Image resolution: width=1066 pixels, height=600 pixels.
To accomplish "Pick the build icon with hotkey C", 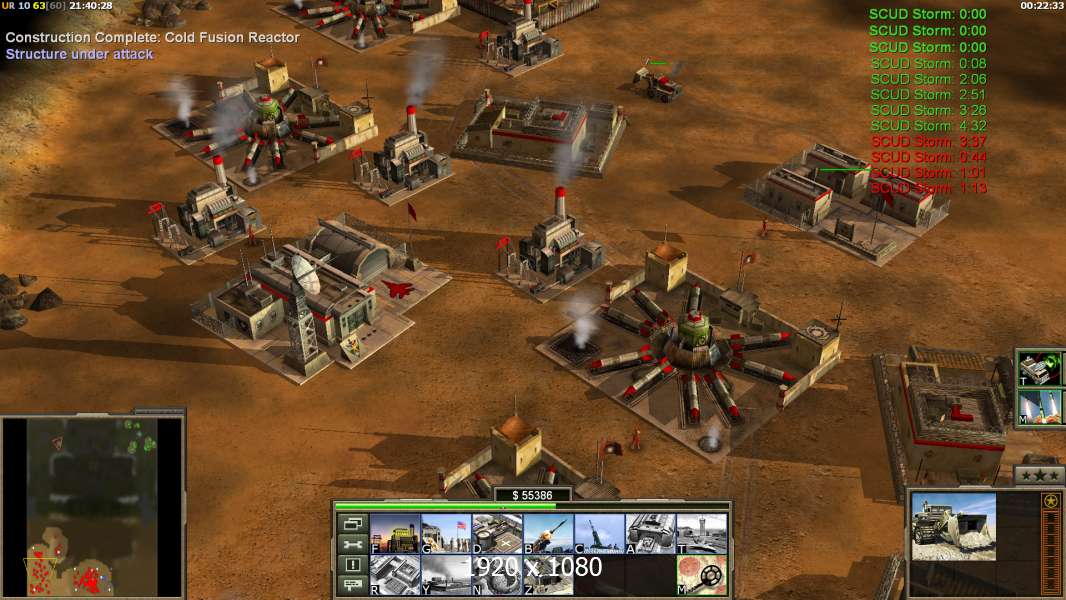I will (598, 534).
